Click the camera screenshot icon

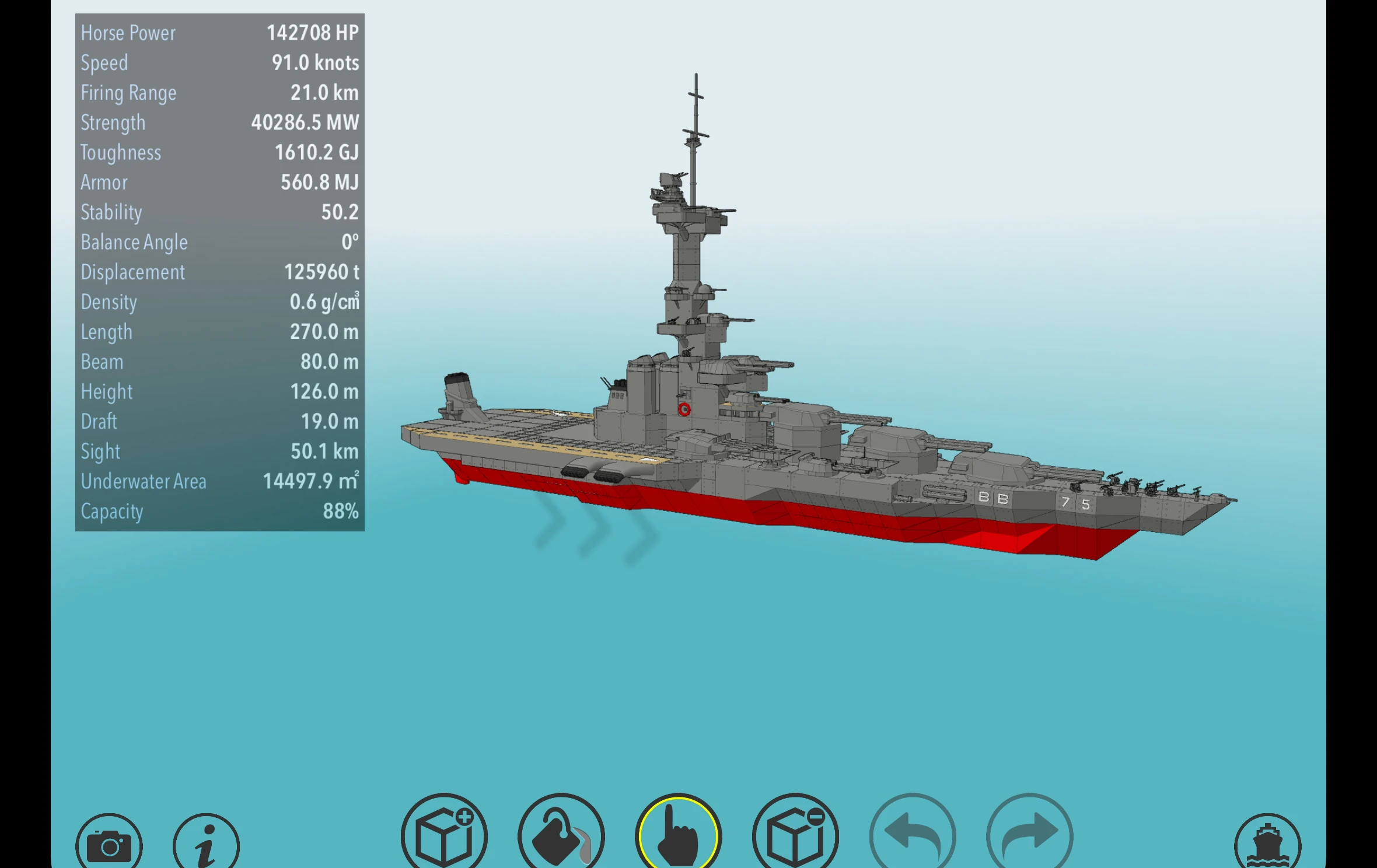tap(110, 840)
